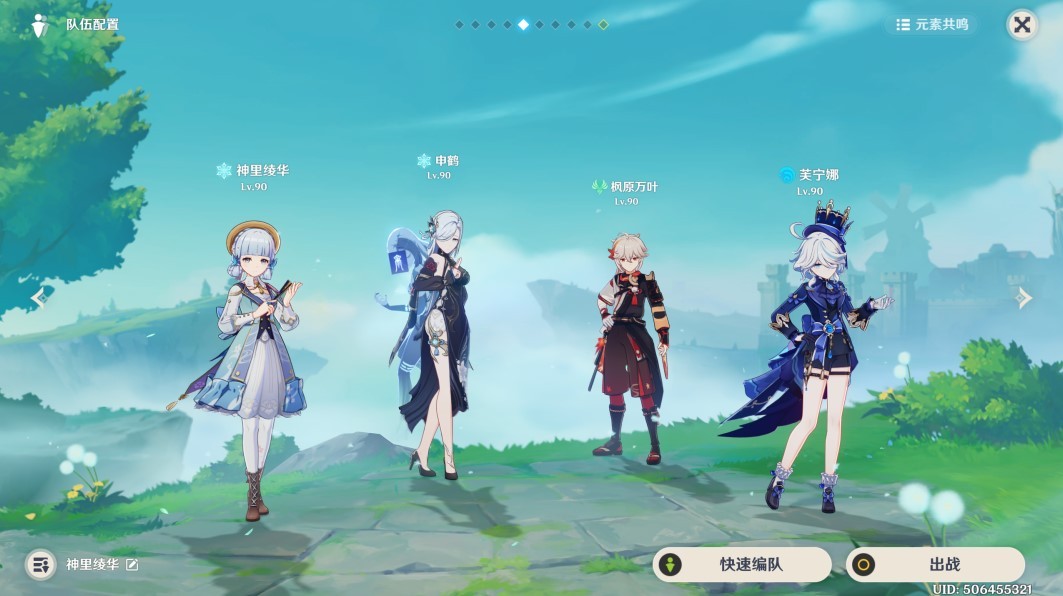Close the party setup screen
Image resolution: width=1063 pixels, height=596 pixels.
click(x=1021, y=25)
